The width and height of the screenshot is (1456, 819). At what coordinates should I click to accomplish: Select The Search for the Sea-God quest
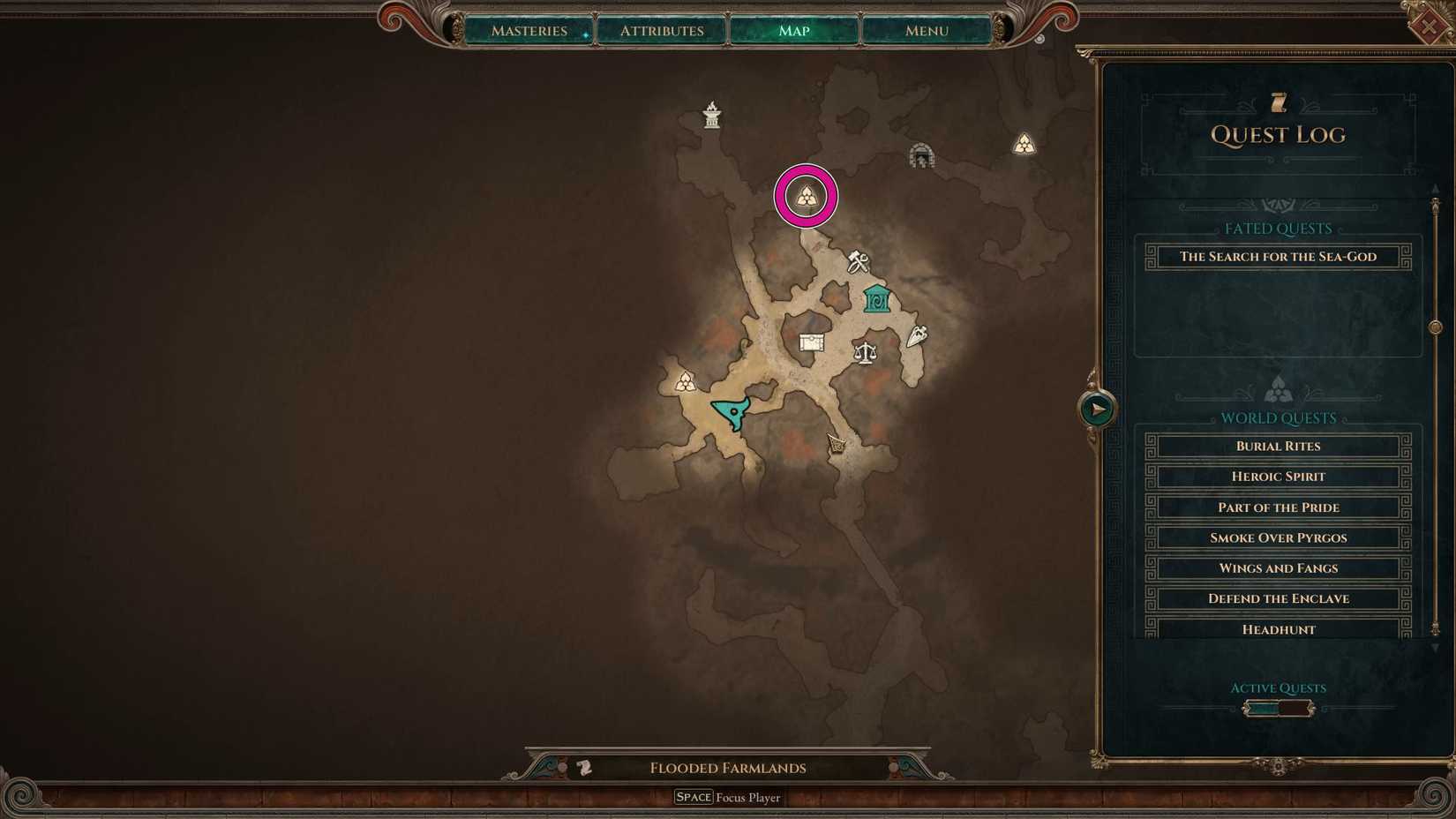point(1276,256)
